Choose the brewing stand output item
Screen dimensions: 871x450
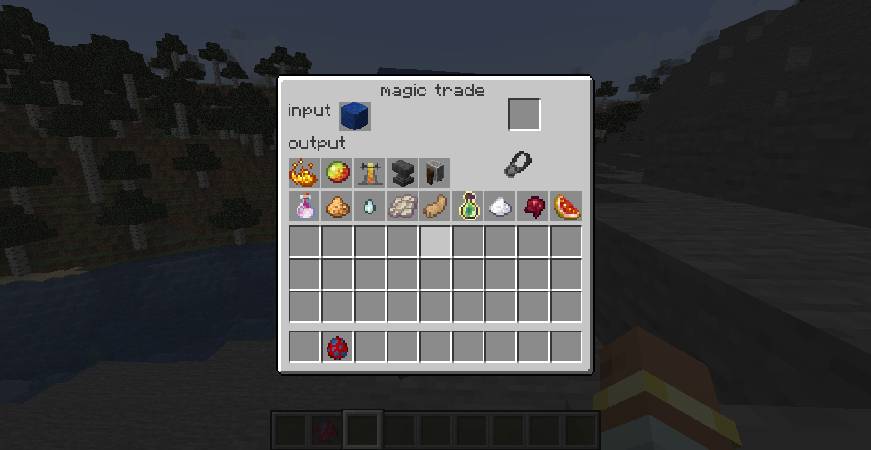pyautogui.click(x=370, y=173)
